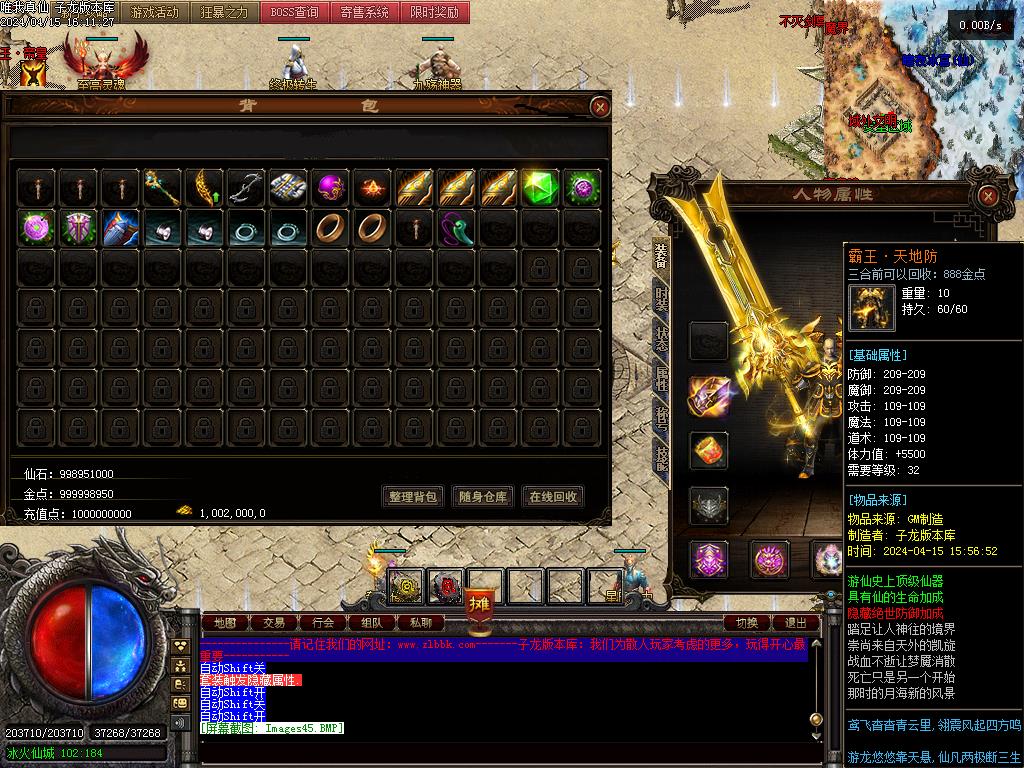Open 在线回收 online recycling

[553, 496]
